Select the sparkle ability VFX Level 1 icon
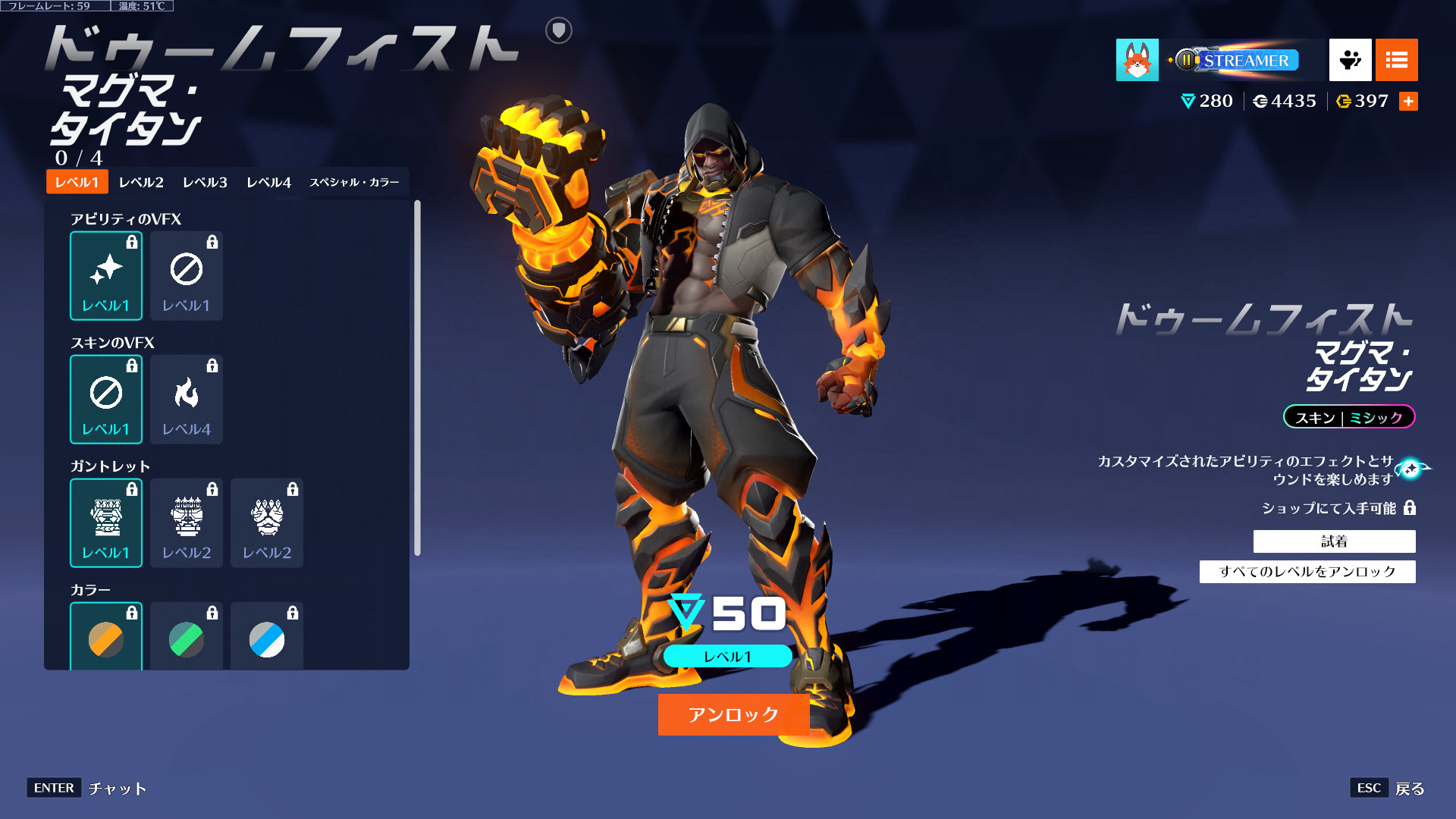 click(106, 275)
